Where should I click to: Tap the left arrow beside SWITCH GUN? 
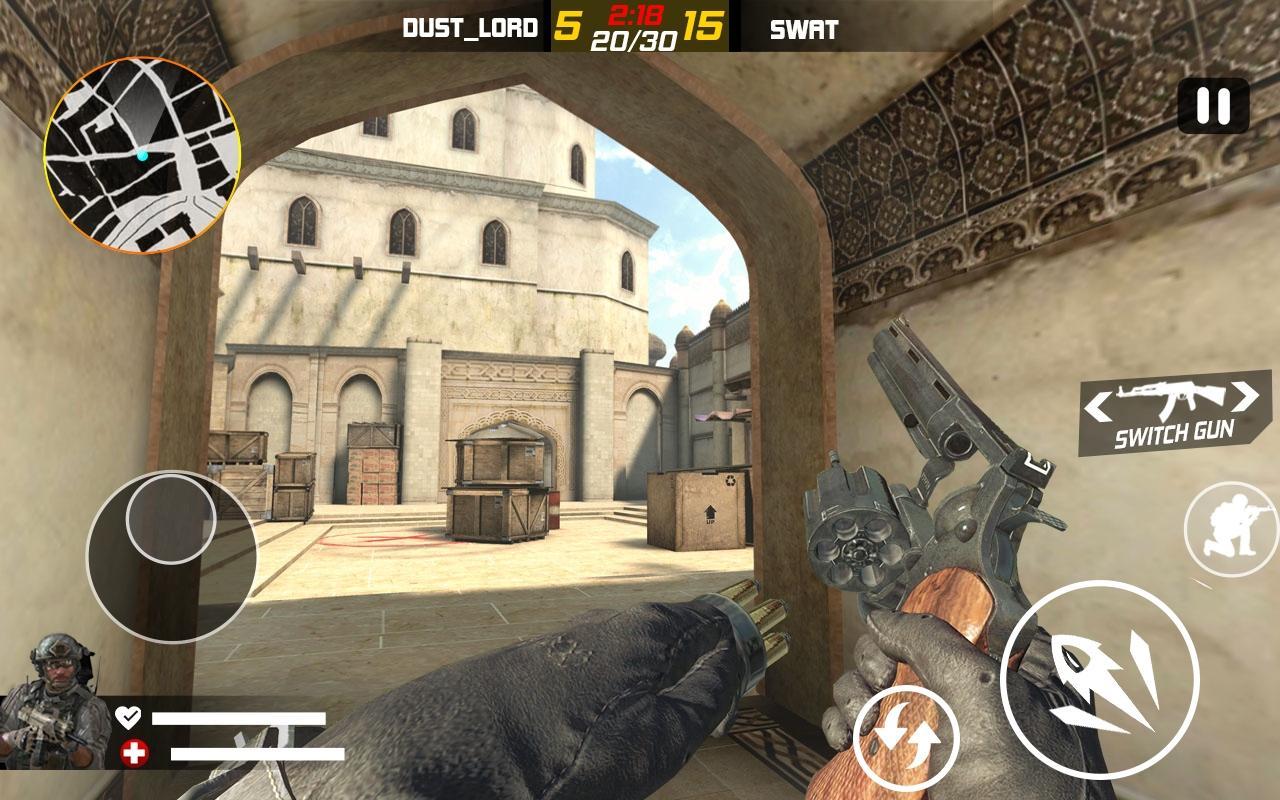pos(1098,403)
